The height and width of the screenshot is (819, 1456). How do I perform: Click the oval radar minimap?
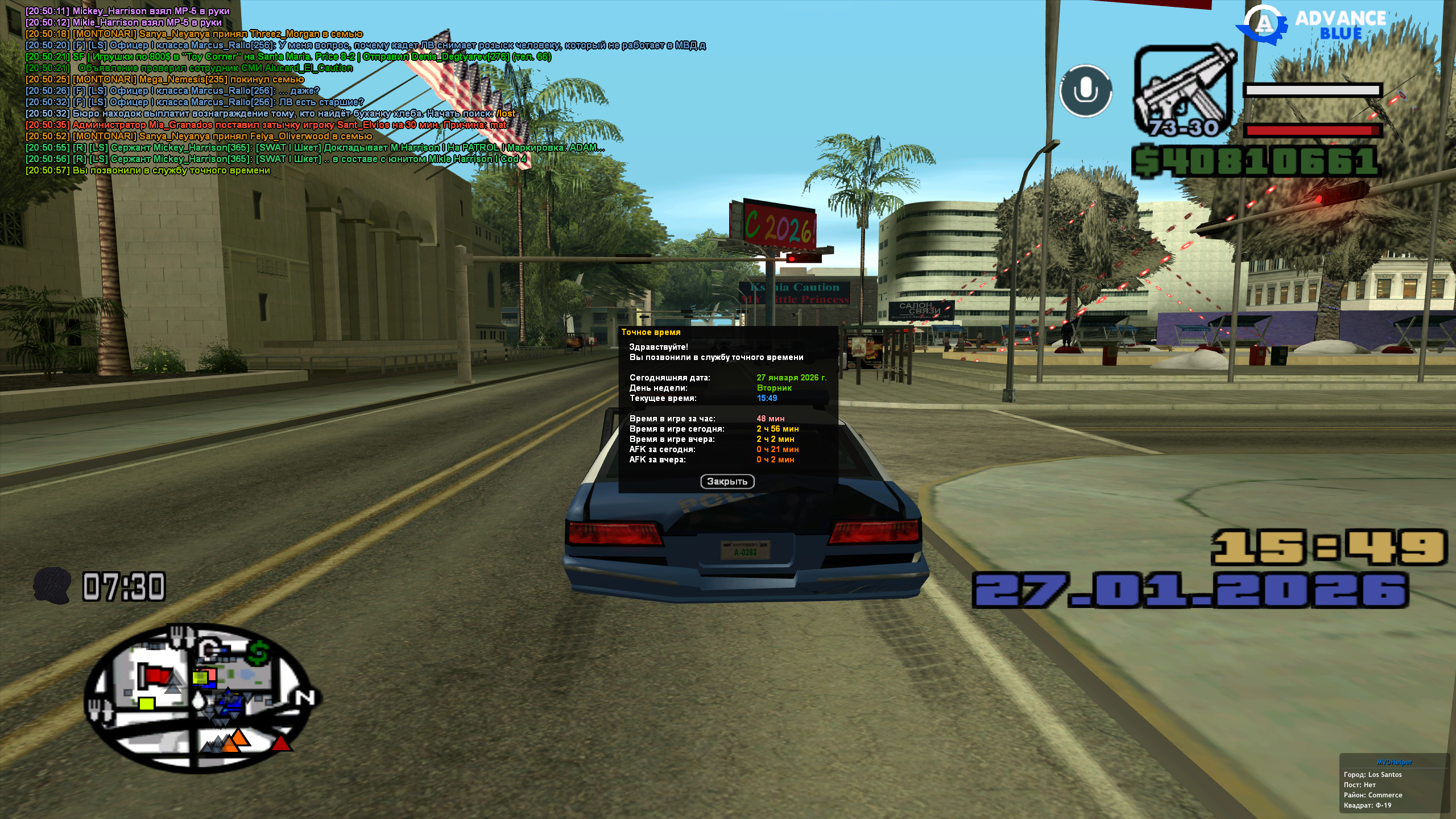tap(199, 698)
